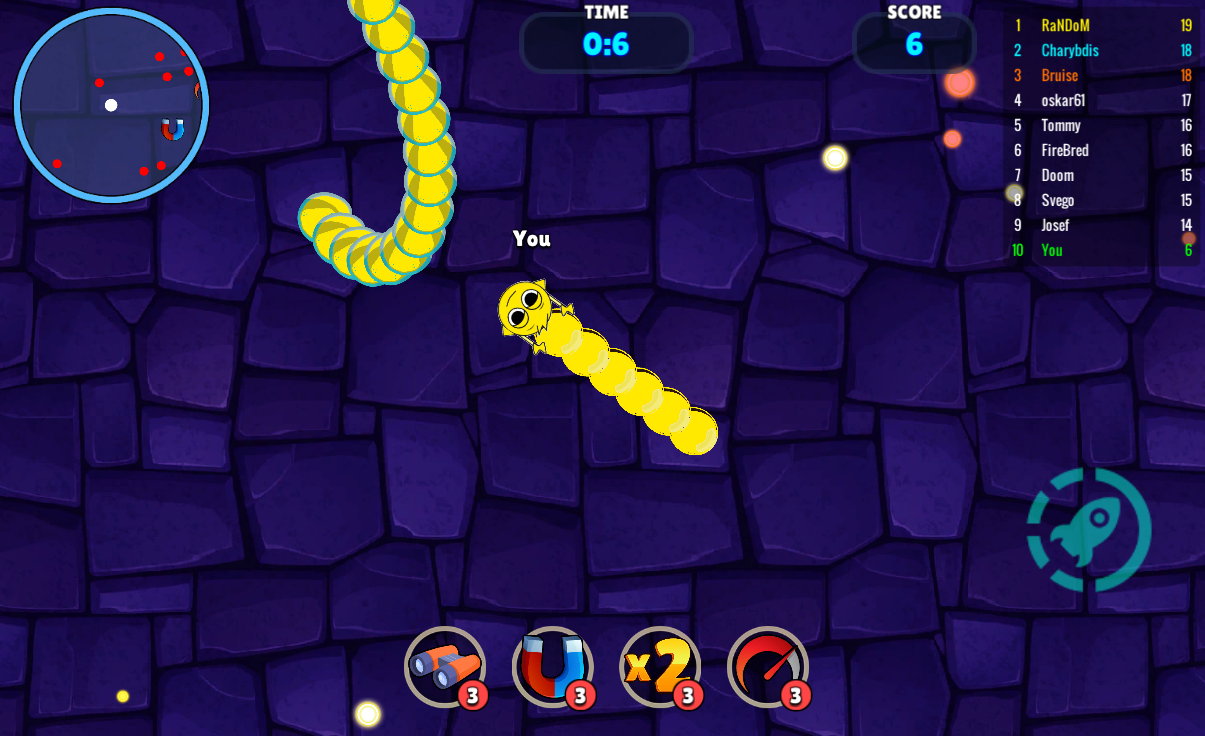
Task: Click the FireBred leaderboard entry
Action: 1100,150
